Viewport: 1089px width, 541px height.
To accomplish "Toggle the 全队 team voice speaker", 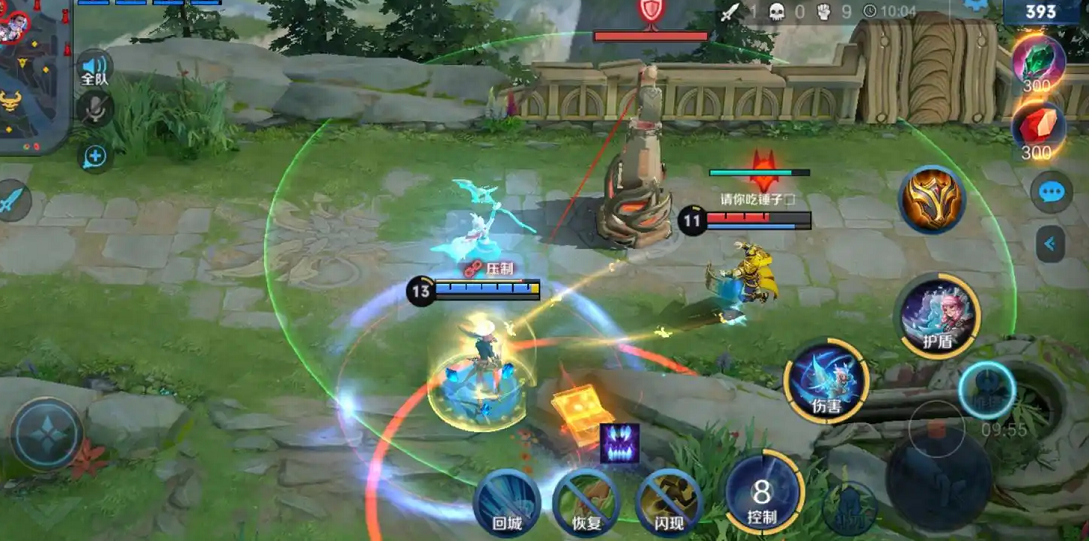I will (94, 68).
